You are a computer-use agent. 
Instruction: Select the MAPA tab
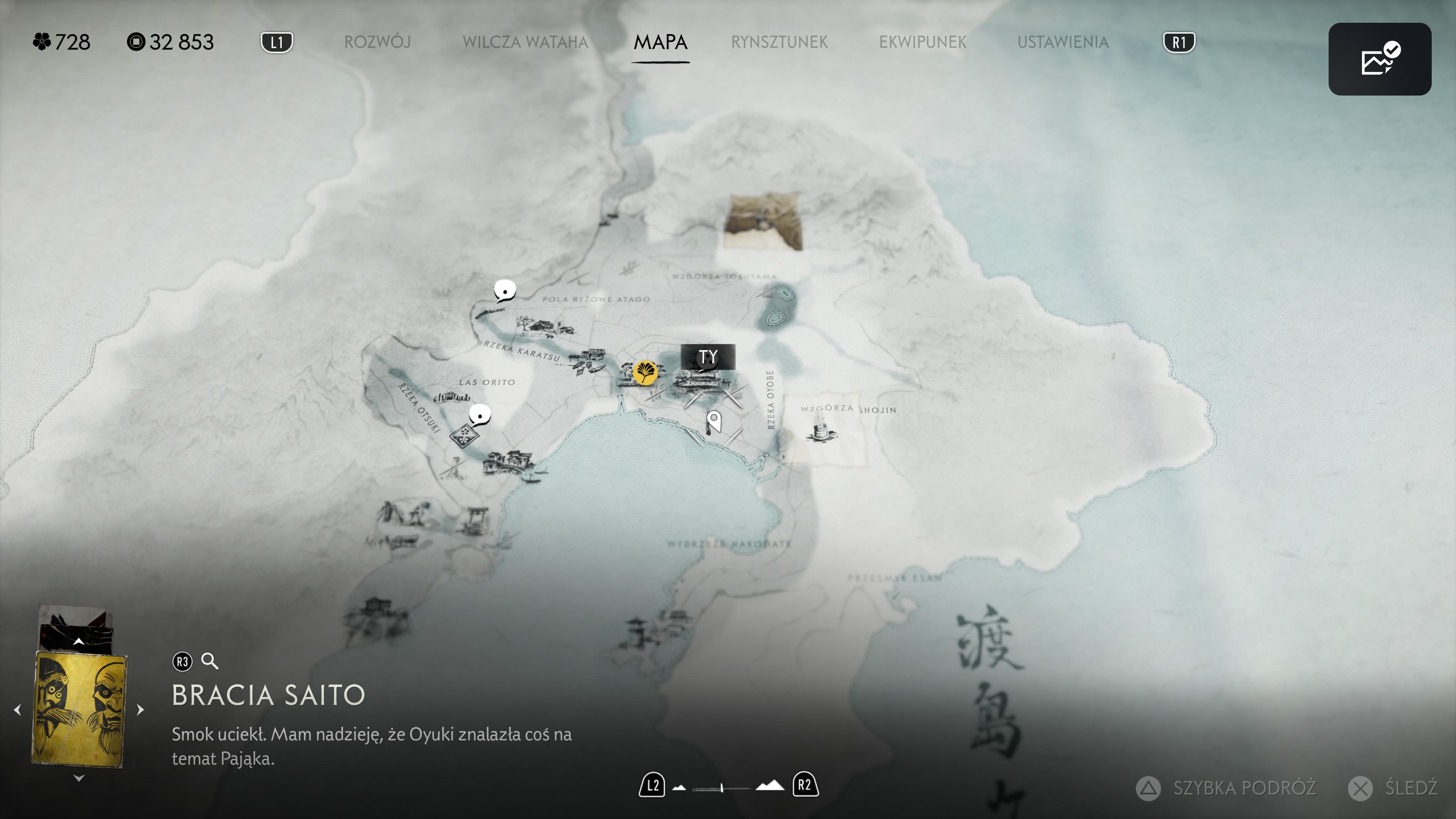(x=660, y=42)
